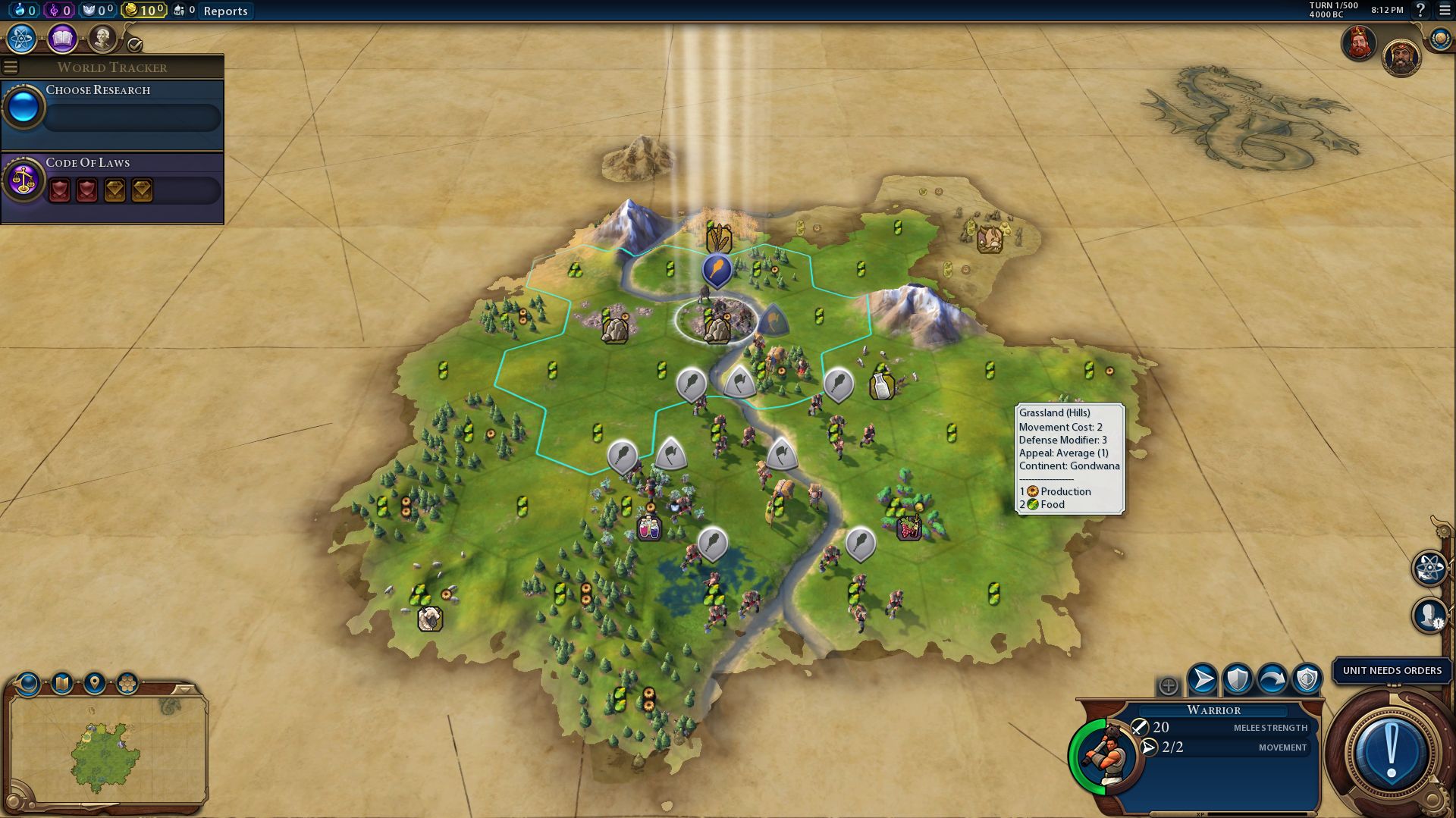Open the Reports menu in the top bar

224,11
